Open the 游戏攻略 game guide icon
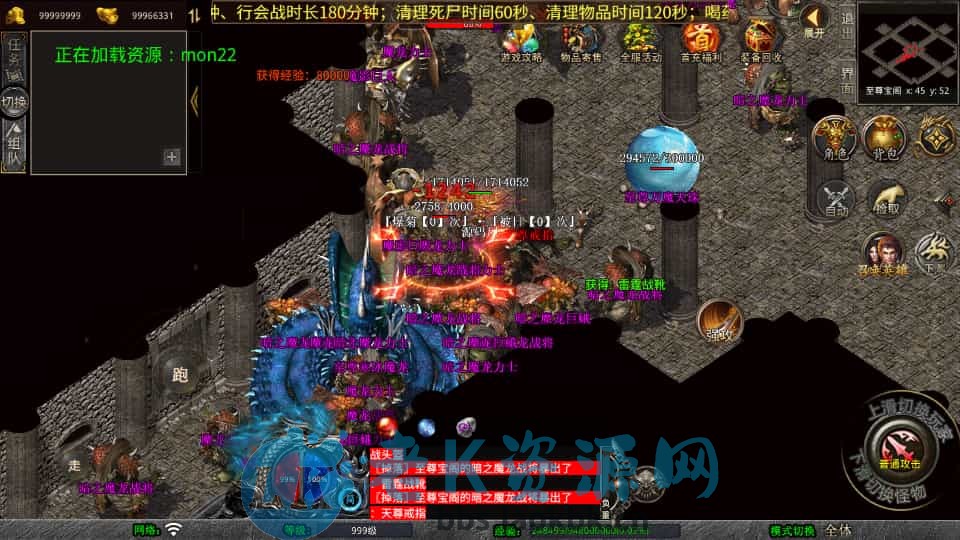Image resolution: width=960 pixels, height=540 pixels. pos(520,42)
